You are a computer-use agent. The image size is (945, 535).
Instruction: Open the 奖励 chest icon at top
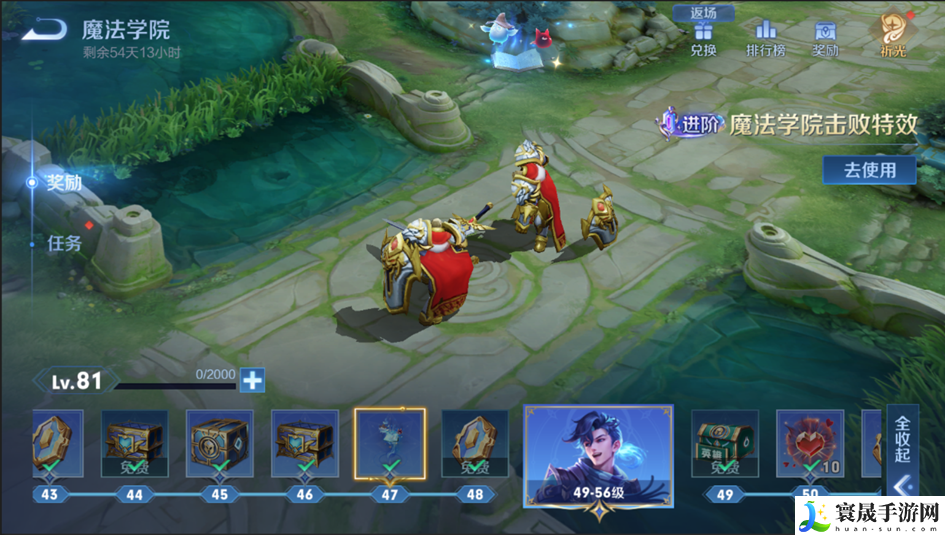tap(825, 39)
